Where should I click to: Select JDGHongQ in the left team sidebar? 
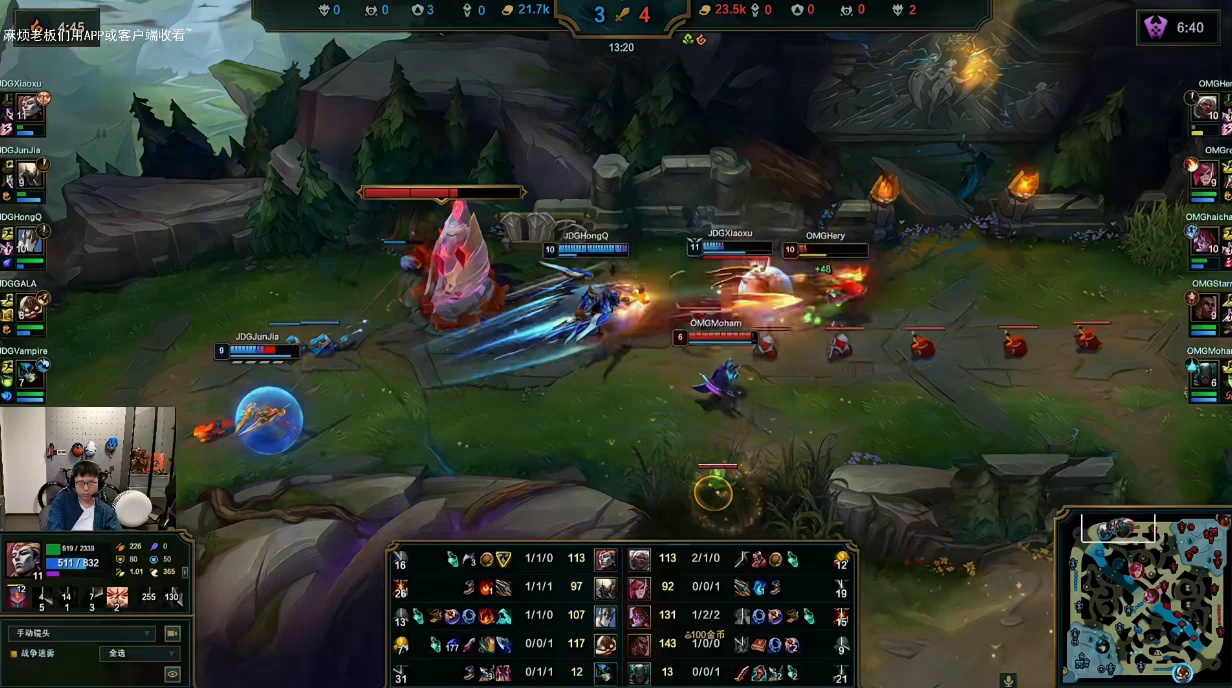point(30,241)
